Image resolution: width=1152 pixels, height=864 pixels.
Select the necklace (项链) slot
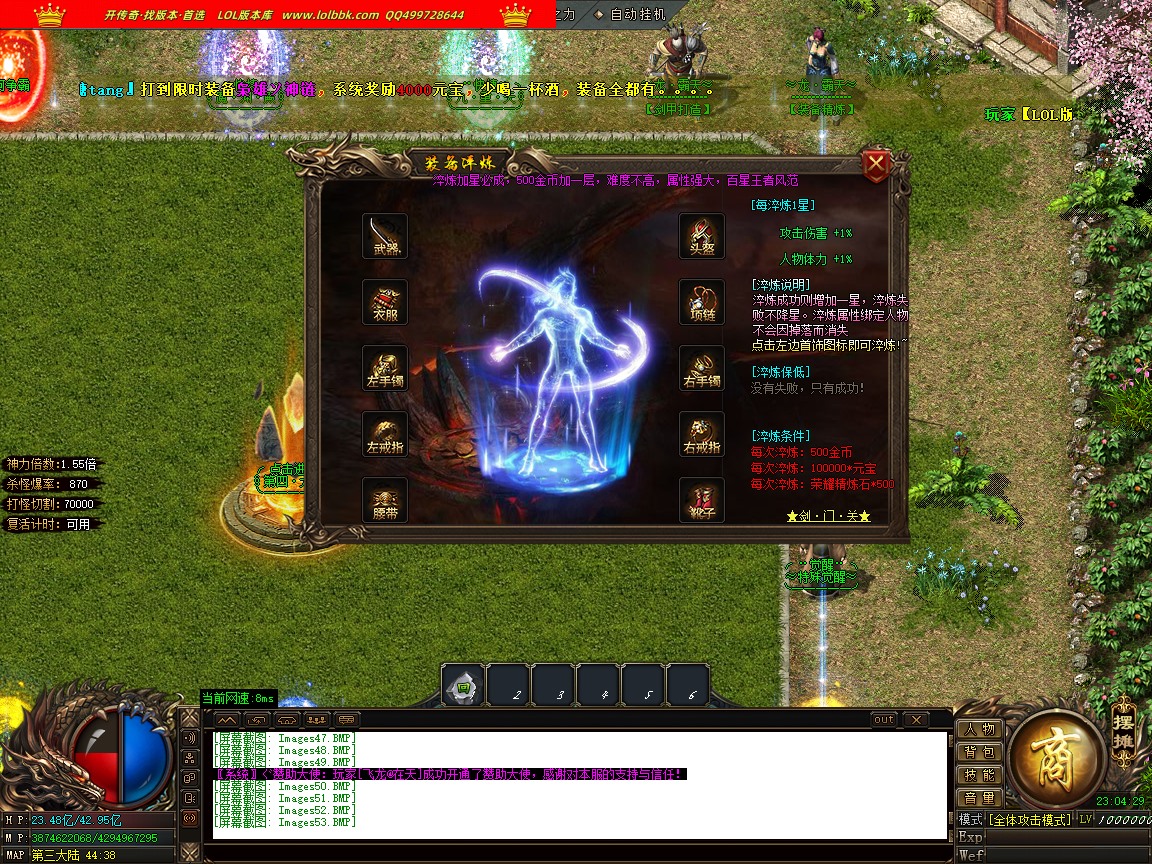coord(701,302)
